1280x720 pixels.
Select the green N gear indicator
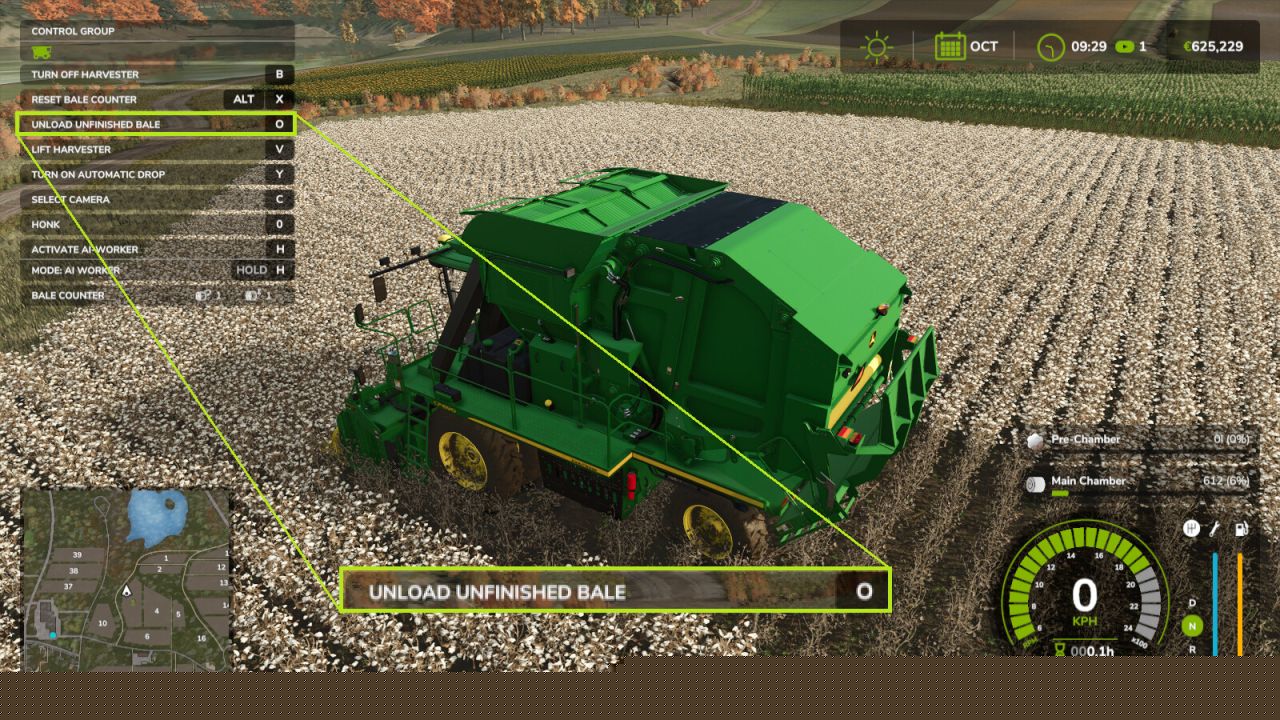(x=1192, y=627)
